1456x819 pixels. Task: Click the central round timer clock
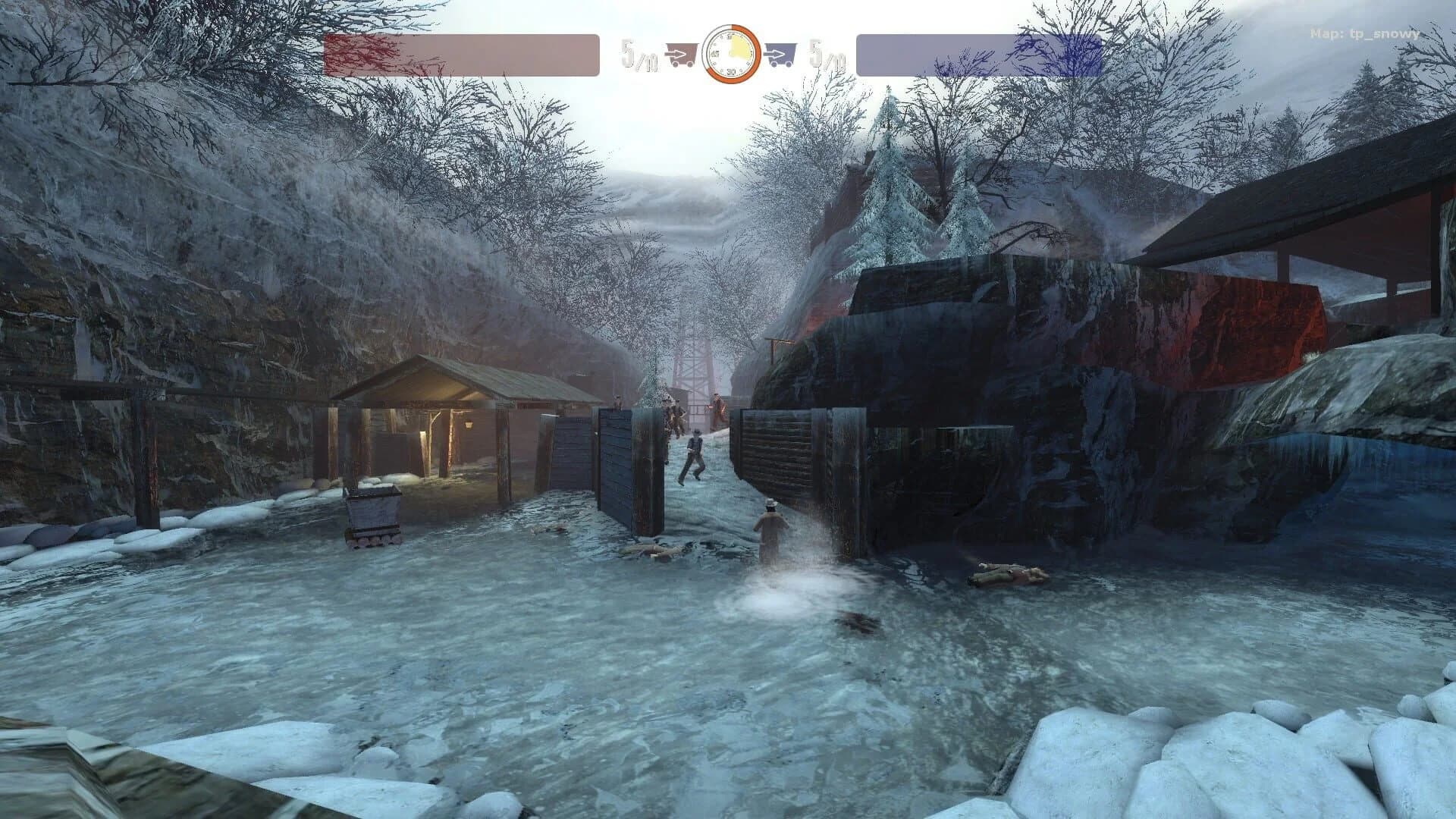pyautogui.click(x=732, y=53)
